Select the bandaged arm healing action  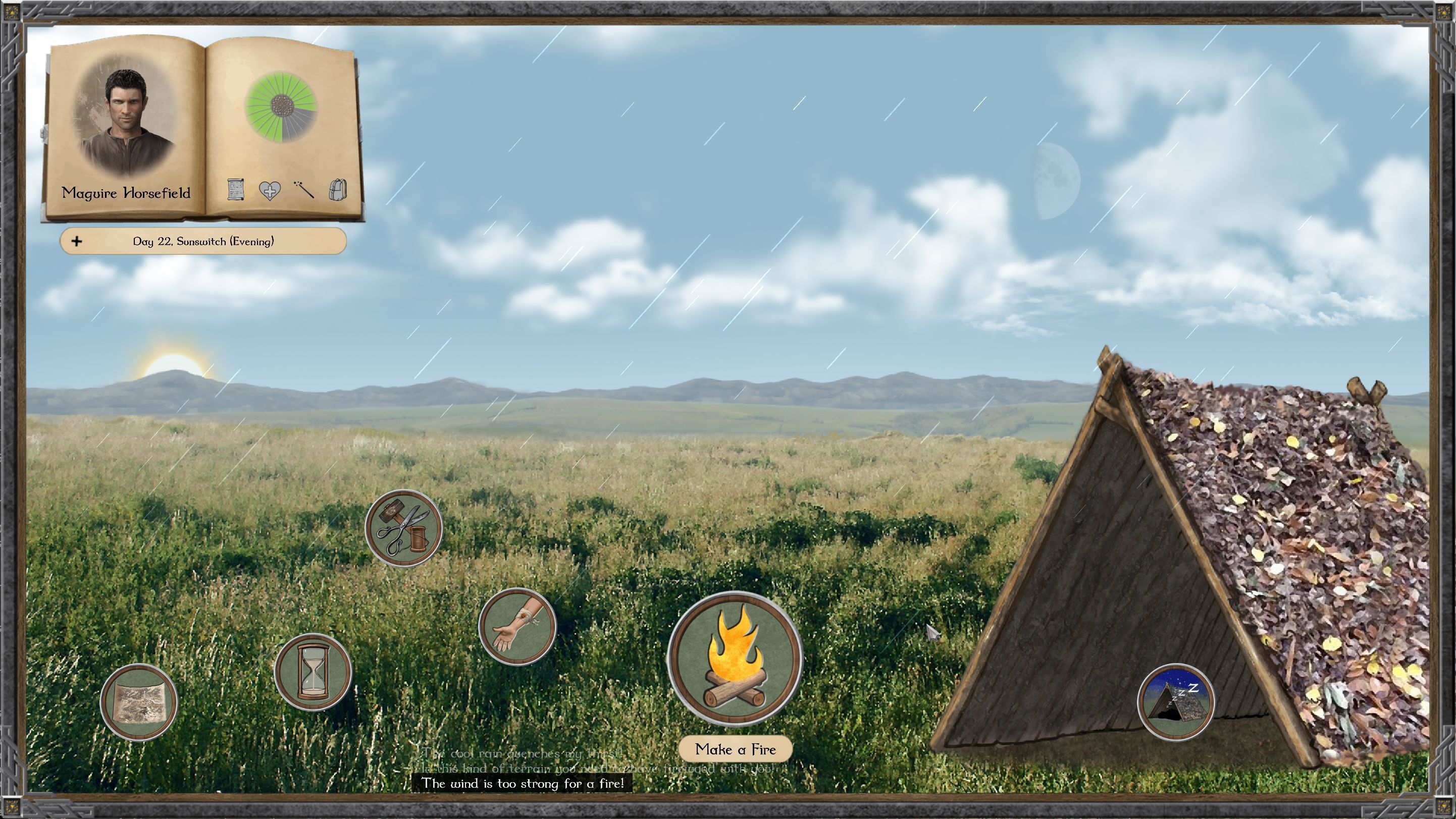(517, 627)
